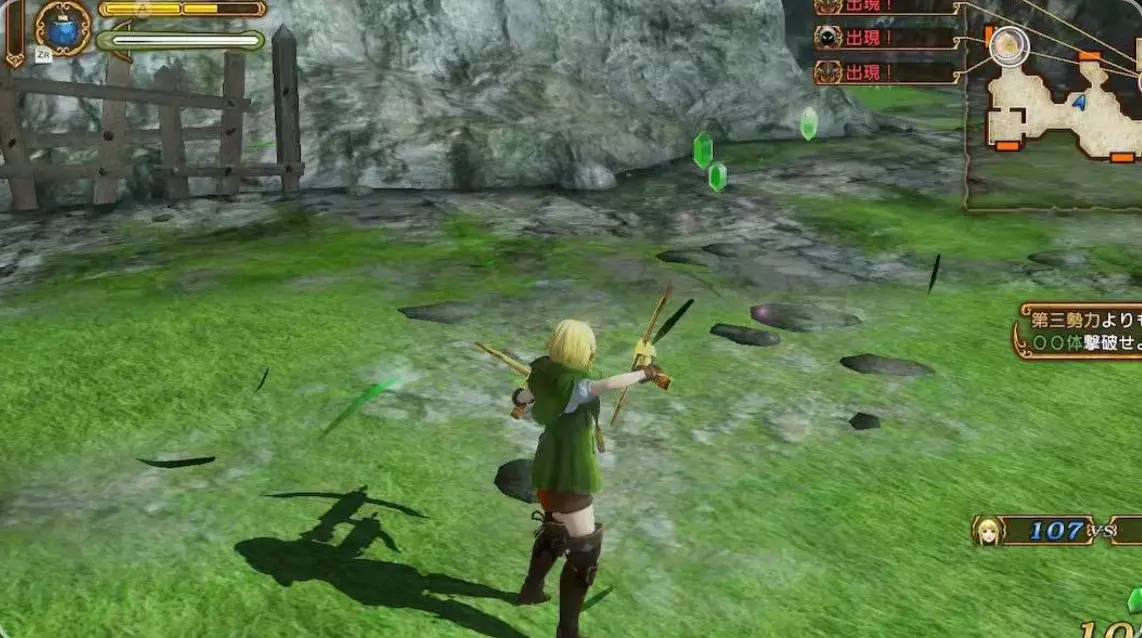This screenshot has width=1142, height=638.
Task: Select the white-circled marker on the minimap
Action: pyautogui.click(x=1009, y=45)
